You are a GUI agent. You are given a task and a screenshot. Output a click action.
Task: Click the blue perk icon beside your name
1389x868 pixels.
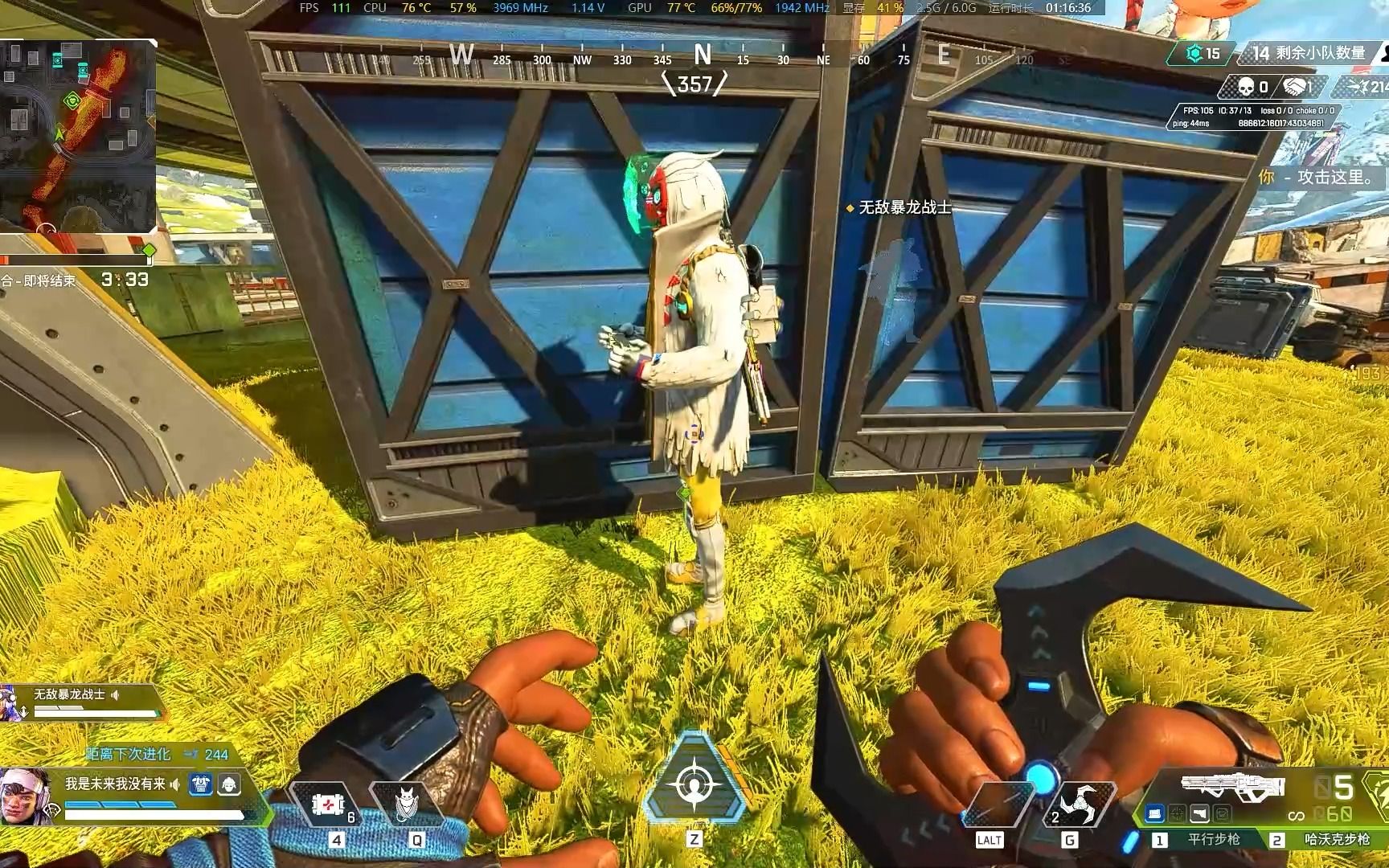pos(200,784)
